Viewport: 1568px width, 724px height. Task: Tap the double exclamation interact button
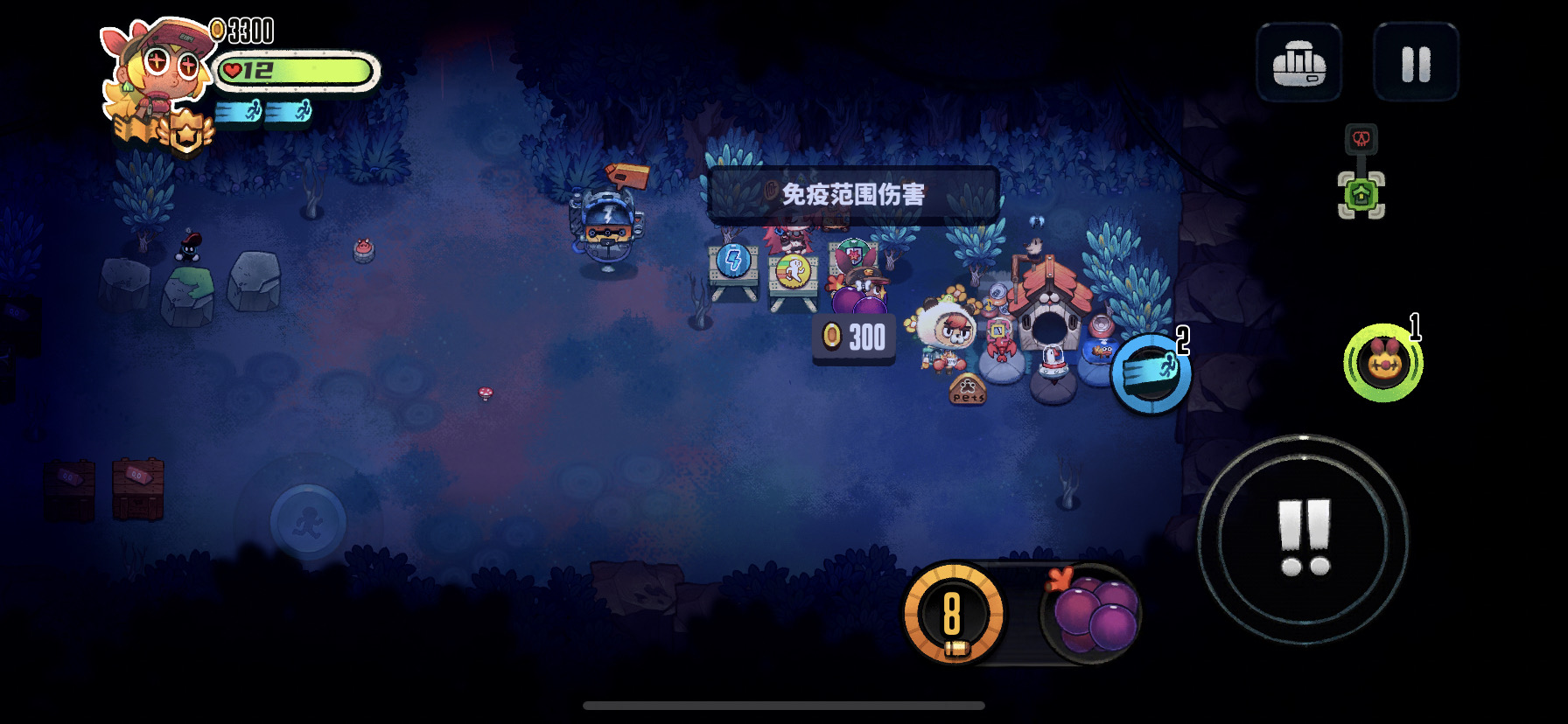1303,539
